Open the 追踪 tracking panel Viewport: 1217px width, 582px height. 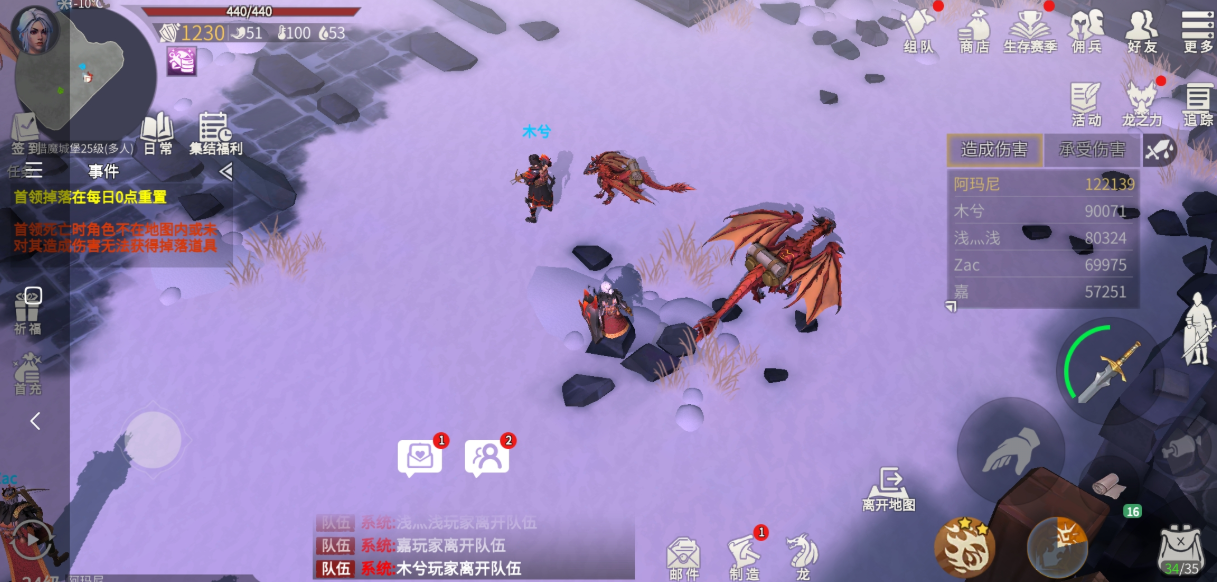pyautogui.click(x=1197, y=104)
